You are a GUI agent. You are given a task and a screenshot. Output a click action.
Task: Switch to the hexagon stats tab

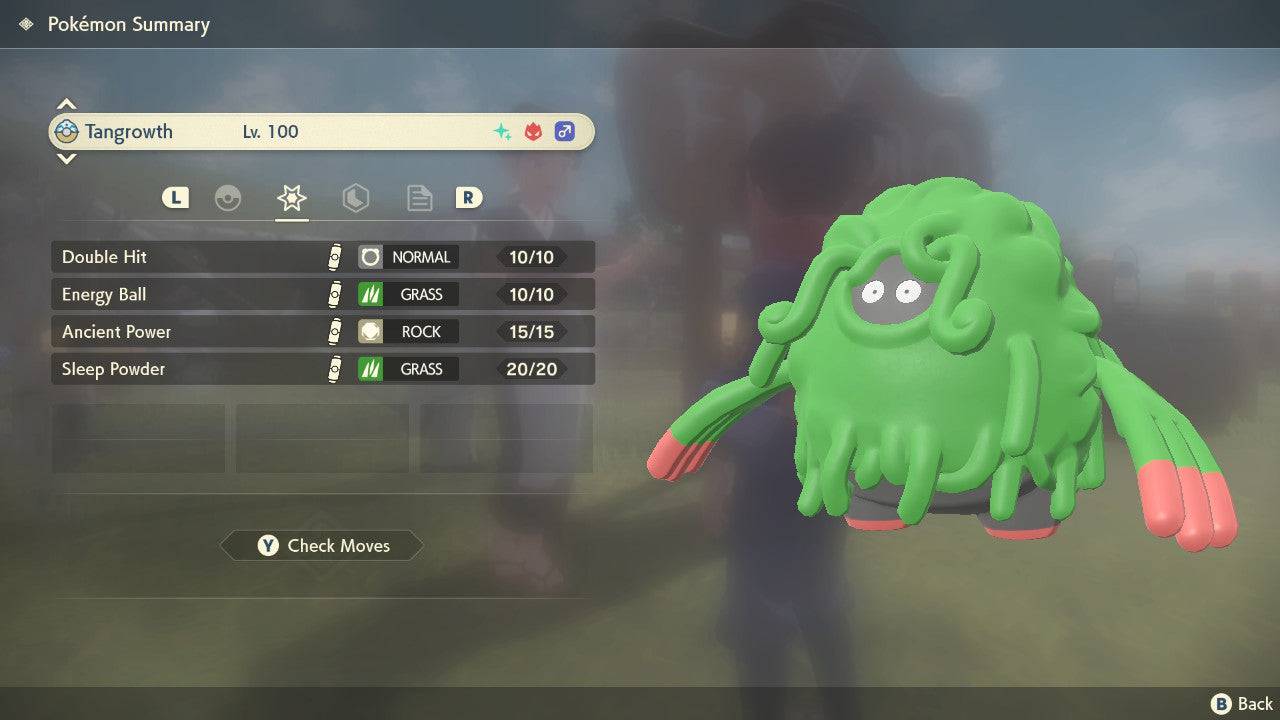(355, 198)
